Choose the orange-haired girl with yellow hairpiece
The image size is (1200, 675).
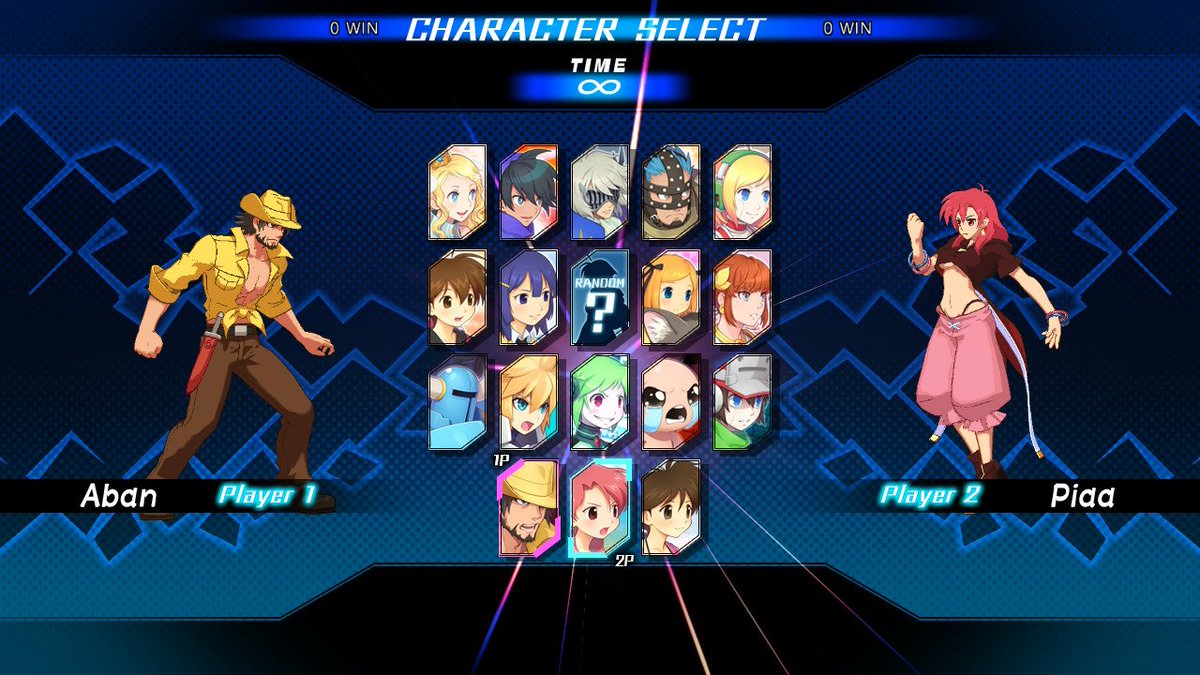742,297
